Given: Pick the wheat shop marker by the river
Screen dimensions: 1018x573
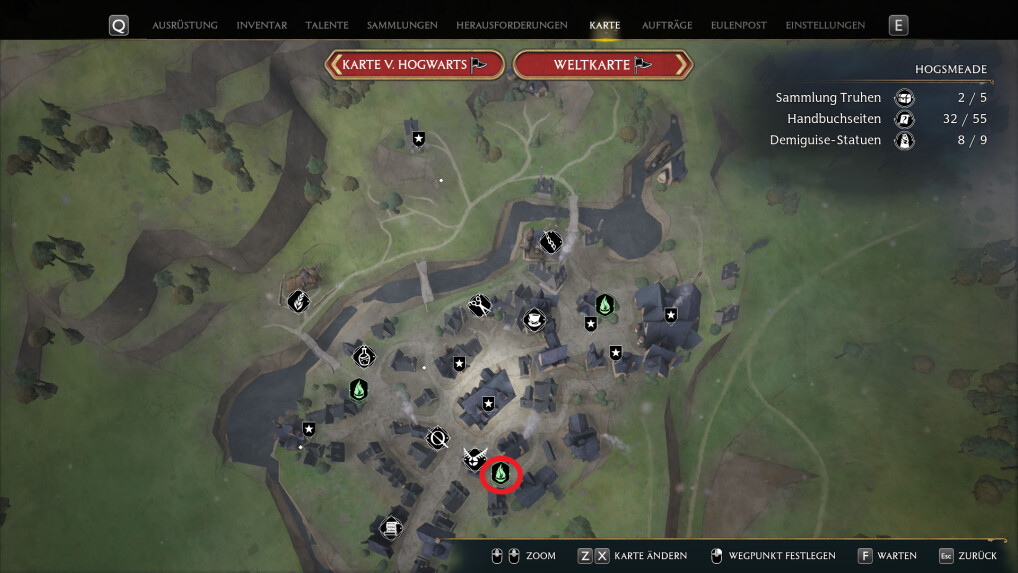Looking at the screenshot, I should [297, 300].
